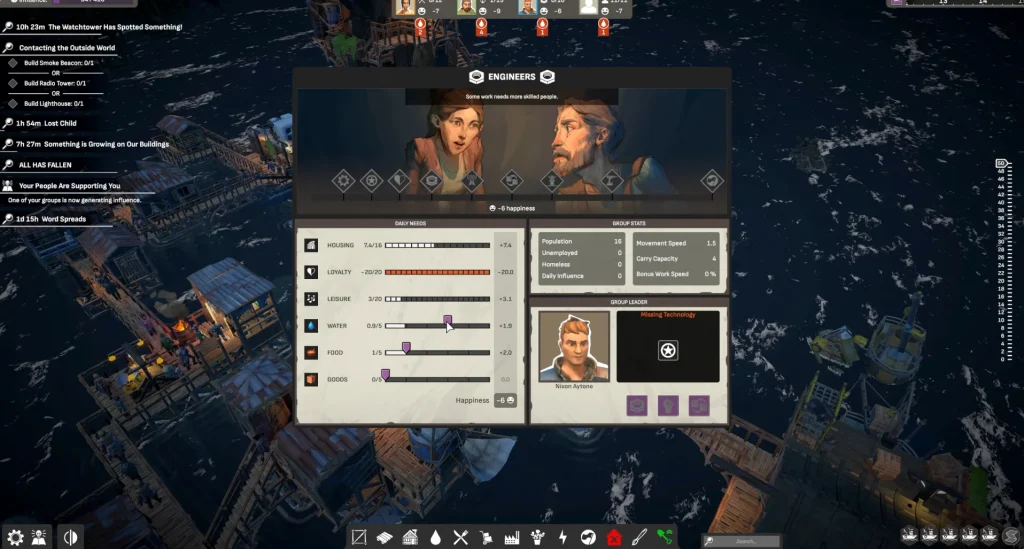Select the Contacting the Outside World objective
The width and height of the screenshot is (1024, 549).
(x=66, y=47)
